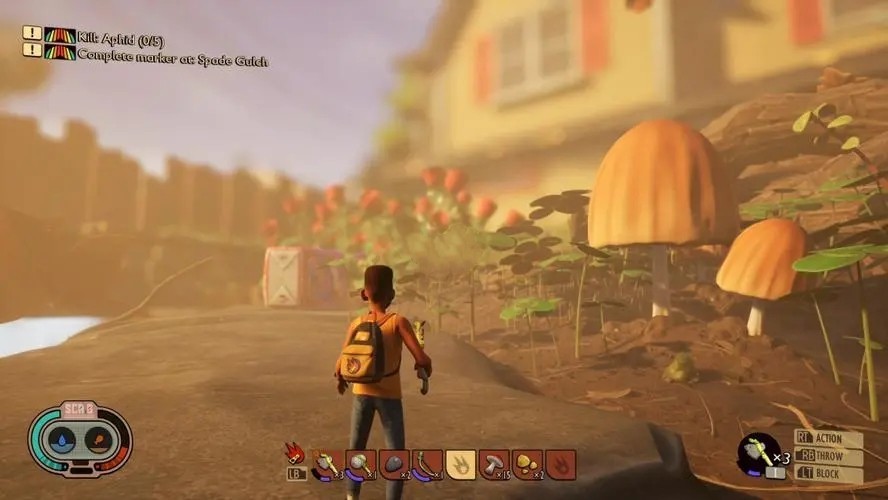Equip the sprig bow from the hotbar
The image size is (888, 500).
point(427,464)
